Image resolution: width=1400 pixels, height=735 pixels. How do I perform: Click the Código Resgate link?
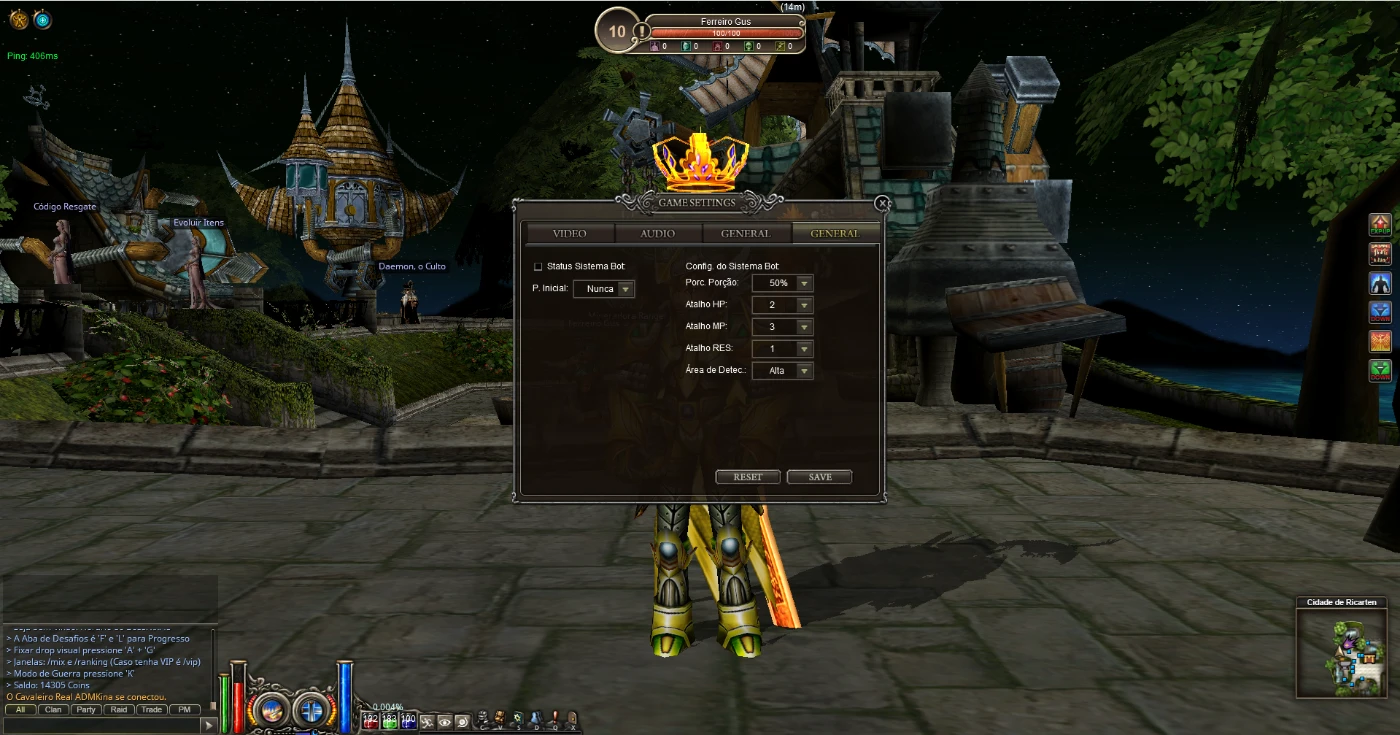click(64, 205)
